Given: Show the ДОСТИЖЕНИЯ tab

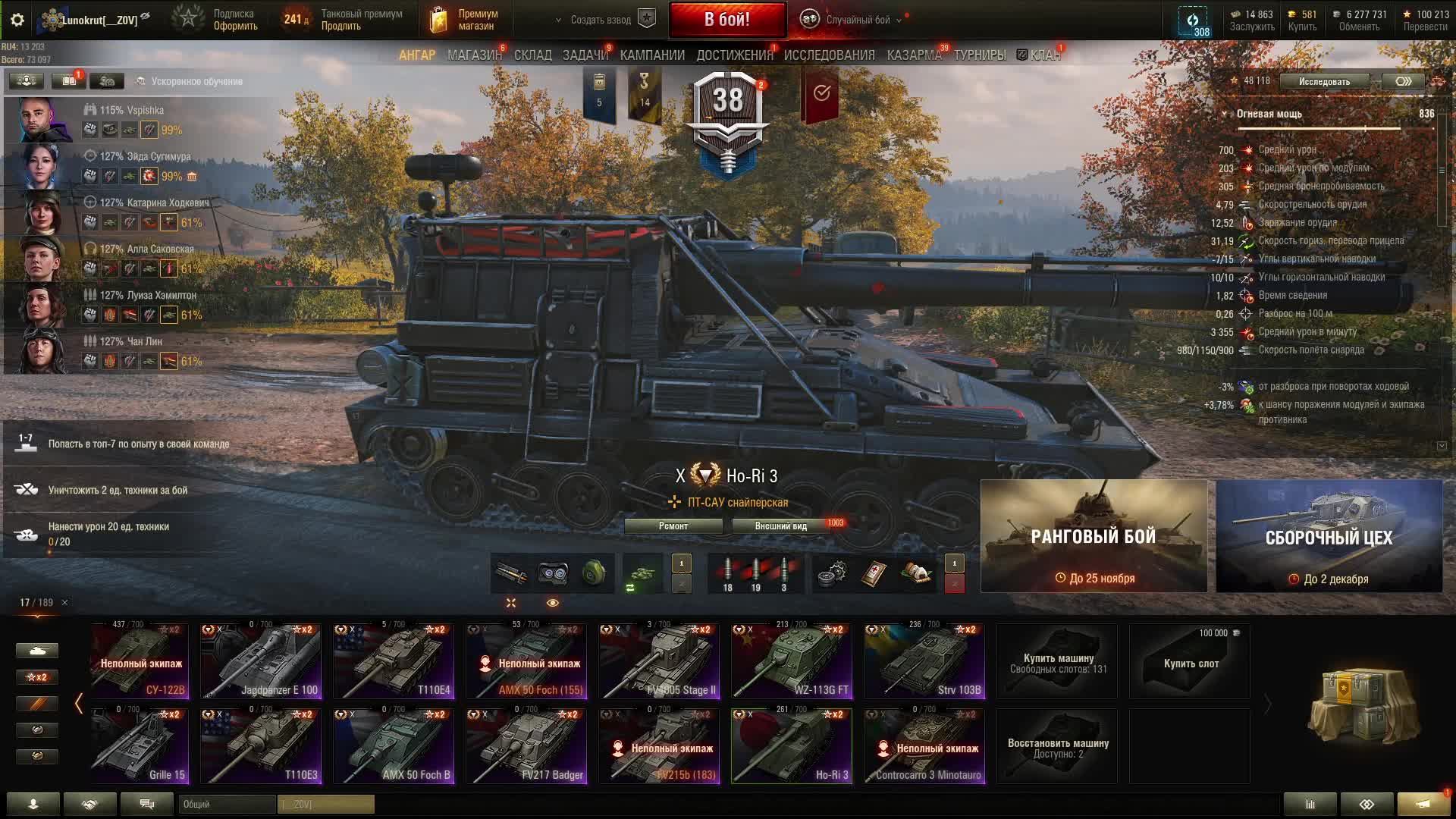Looking at the screenshot, I should pos(734,55).
